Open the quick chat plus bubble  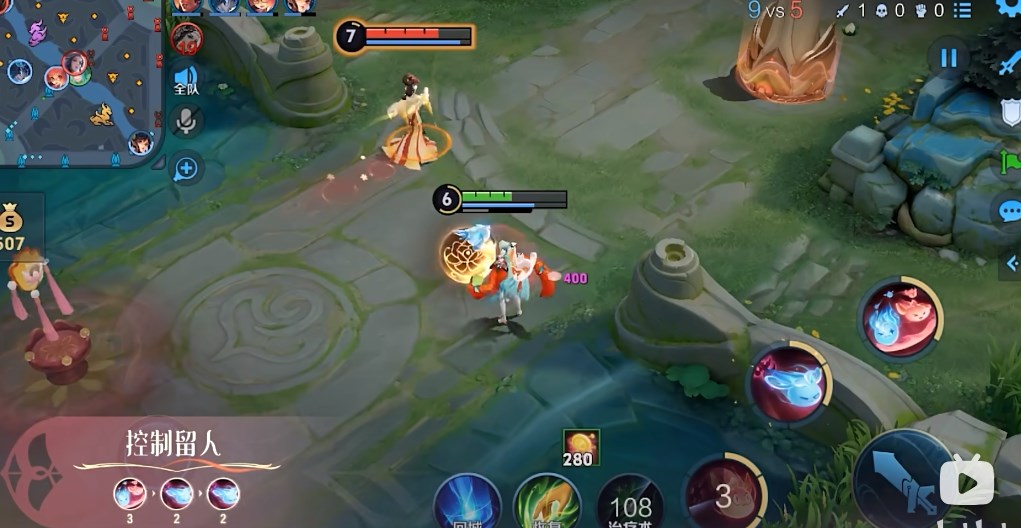(x=186, y=168)
